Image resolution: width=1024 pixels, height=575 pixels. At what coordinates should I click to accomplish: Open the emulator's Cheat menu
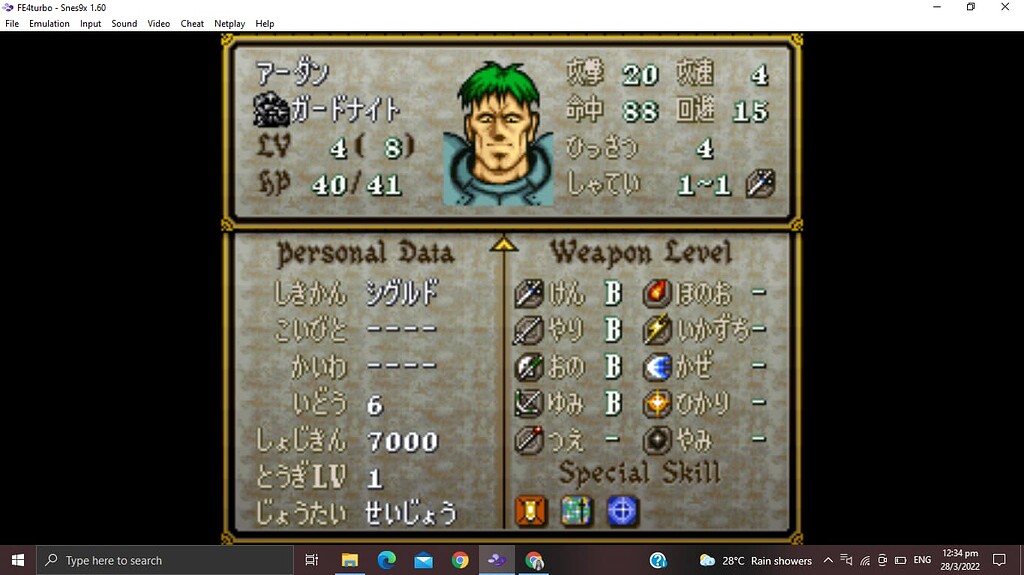192,23
